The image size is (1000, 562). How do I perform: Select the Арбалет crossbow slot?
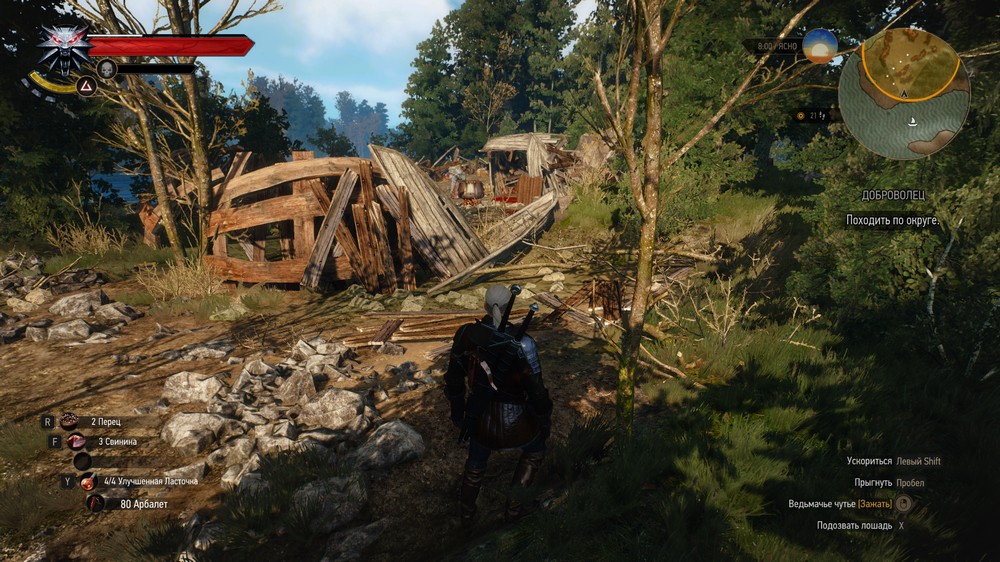[95, 503]
